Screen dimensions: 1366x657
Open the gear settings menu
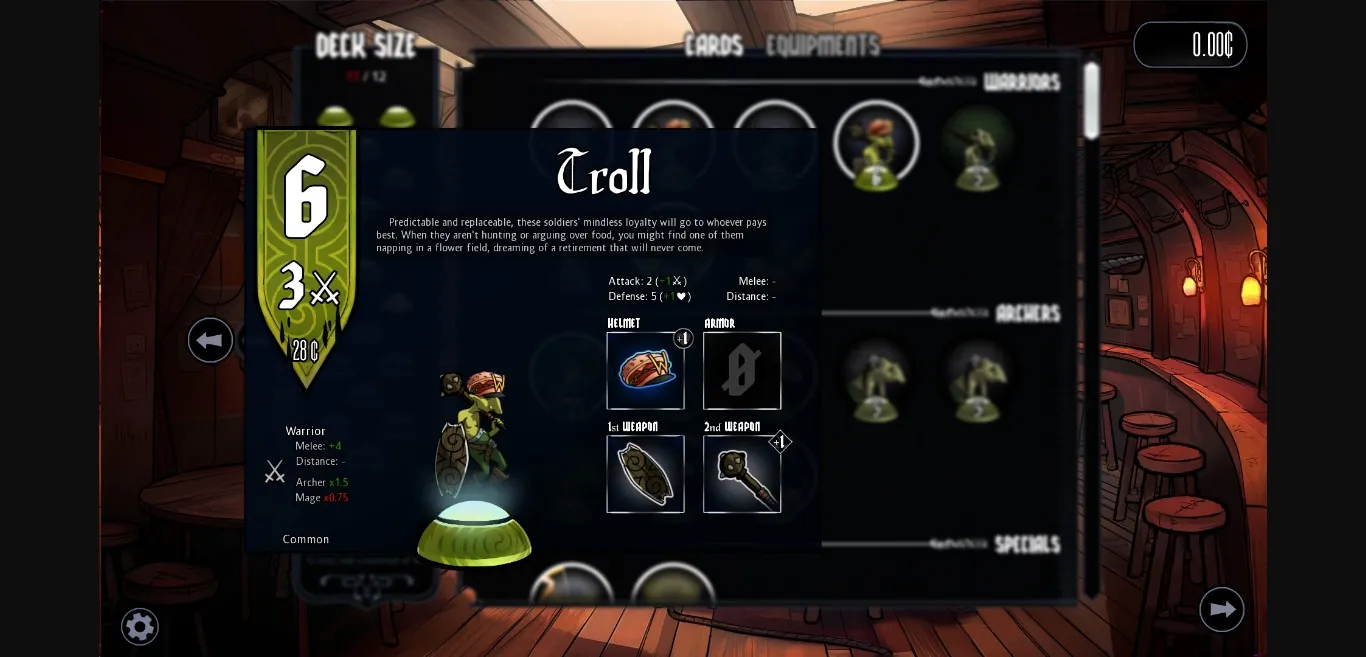click(140, 627)
